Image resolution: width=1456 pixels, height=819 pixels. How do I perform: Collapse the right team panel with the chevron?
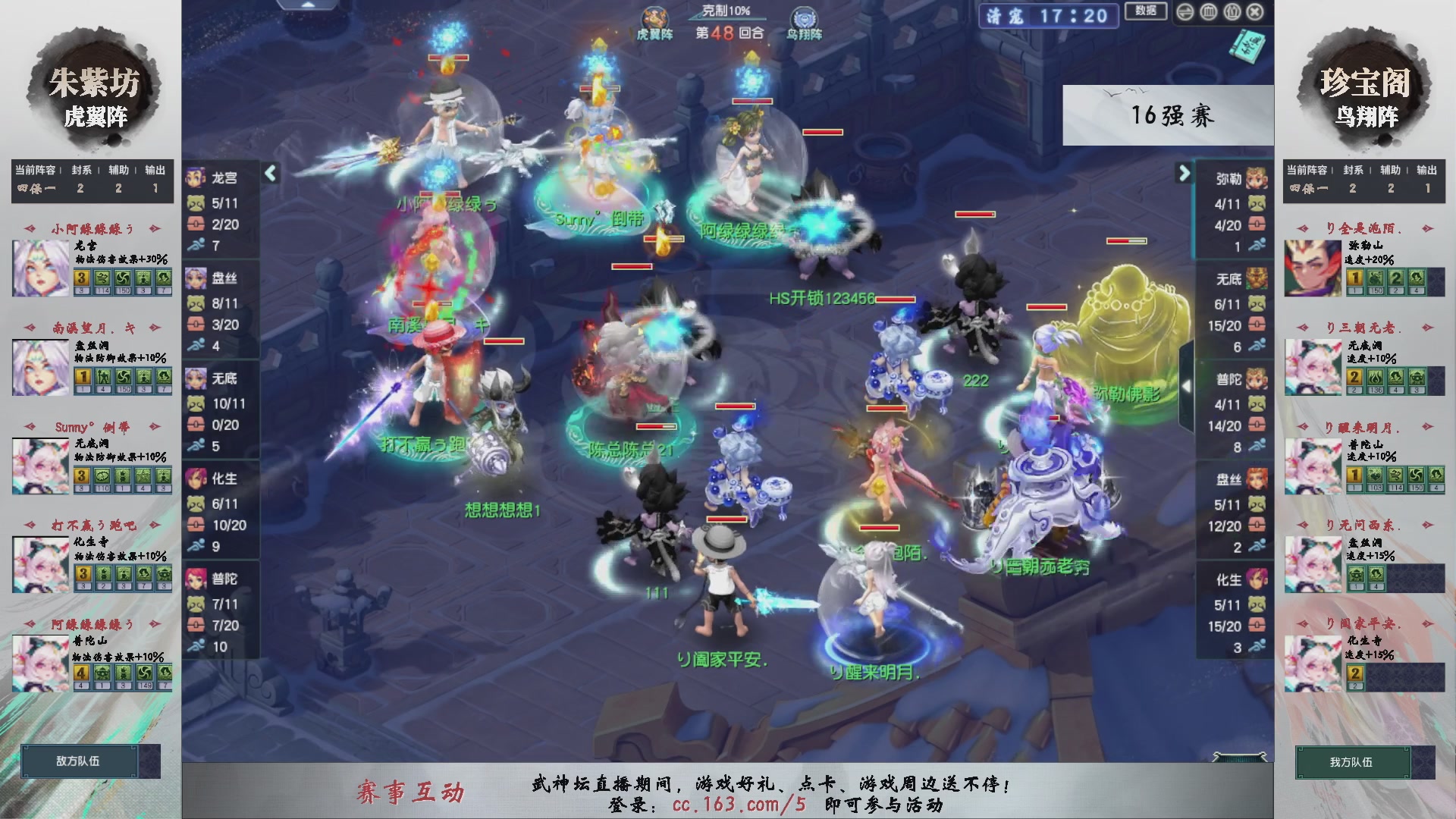[1185, 174]
